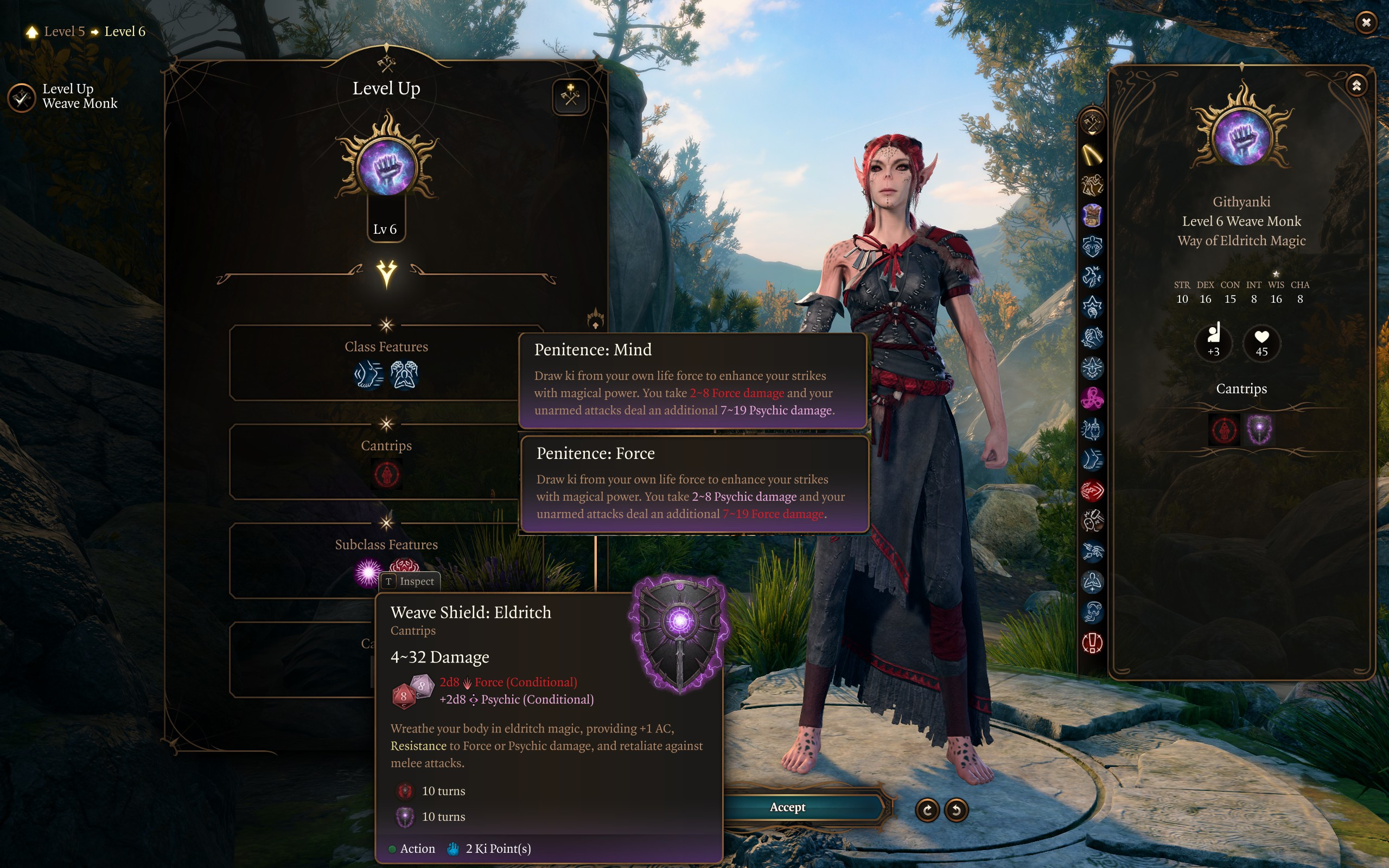Select the golden quarterstaff icon in the sidebar
1389x868 pixels.
1092,155
